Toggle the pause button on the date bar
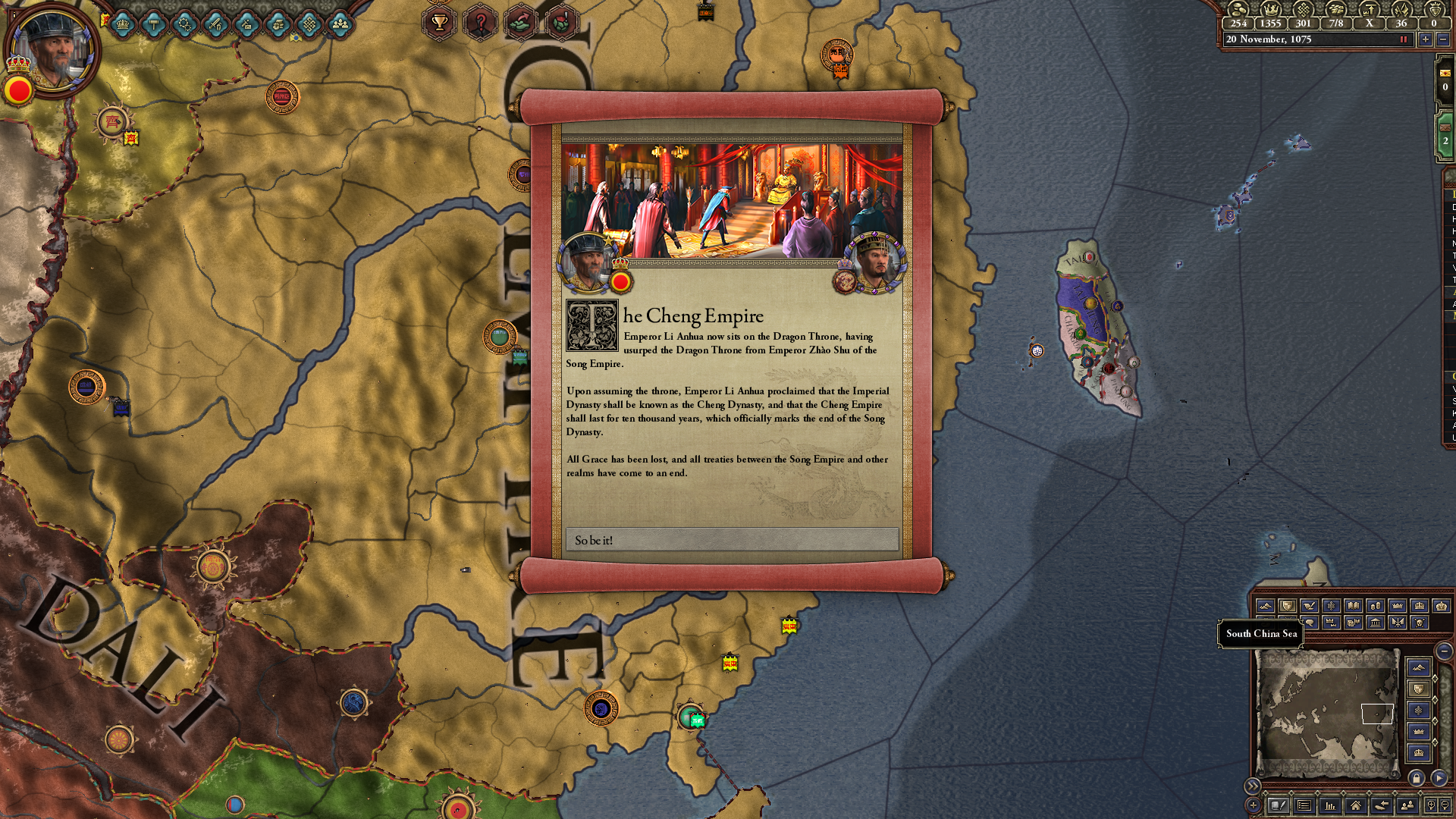This screenshot has width=1456, height=819. coord(1404,39)
